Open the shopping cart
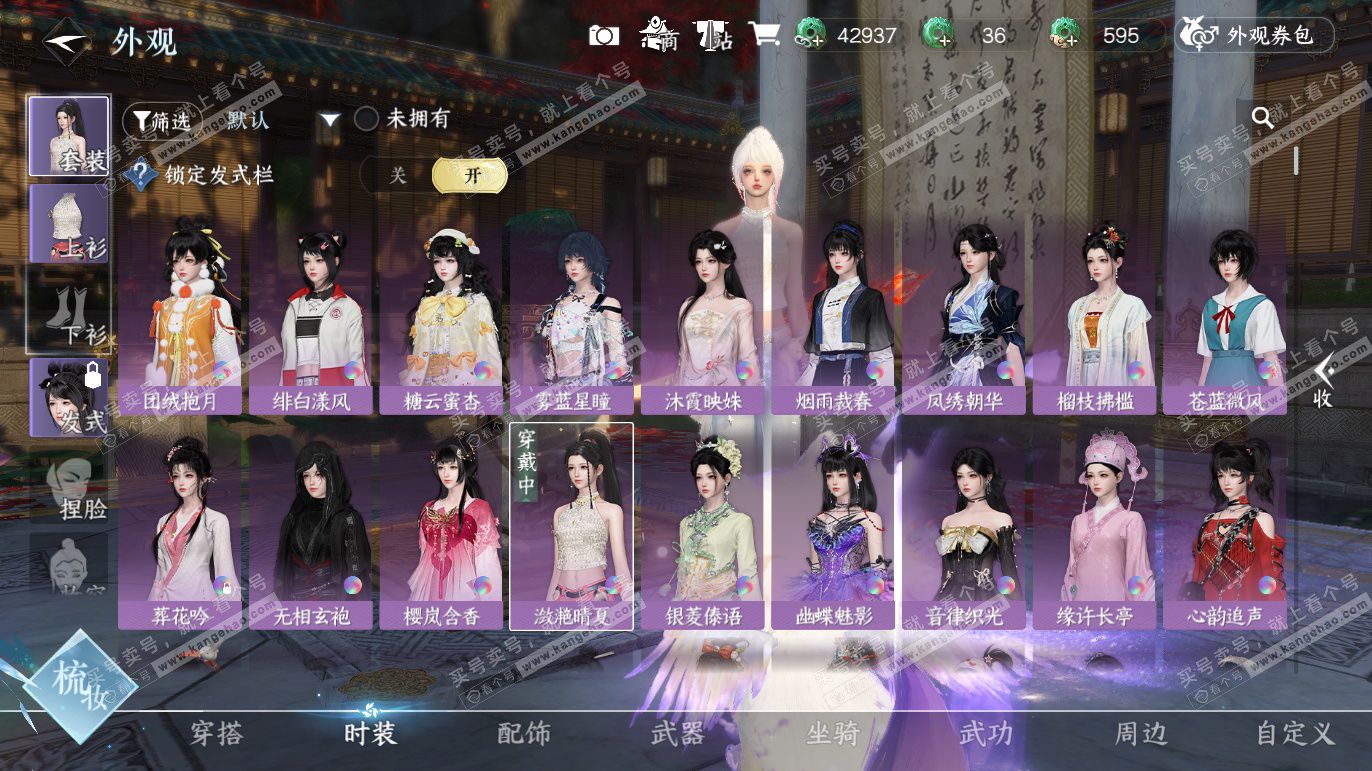 point(764,36)
